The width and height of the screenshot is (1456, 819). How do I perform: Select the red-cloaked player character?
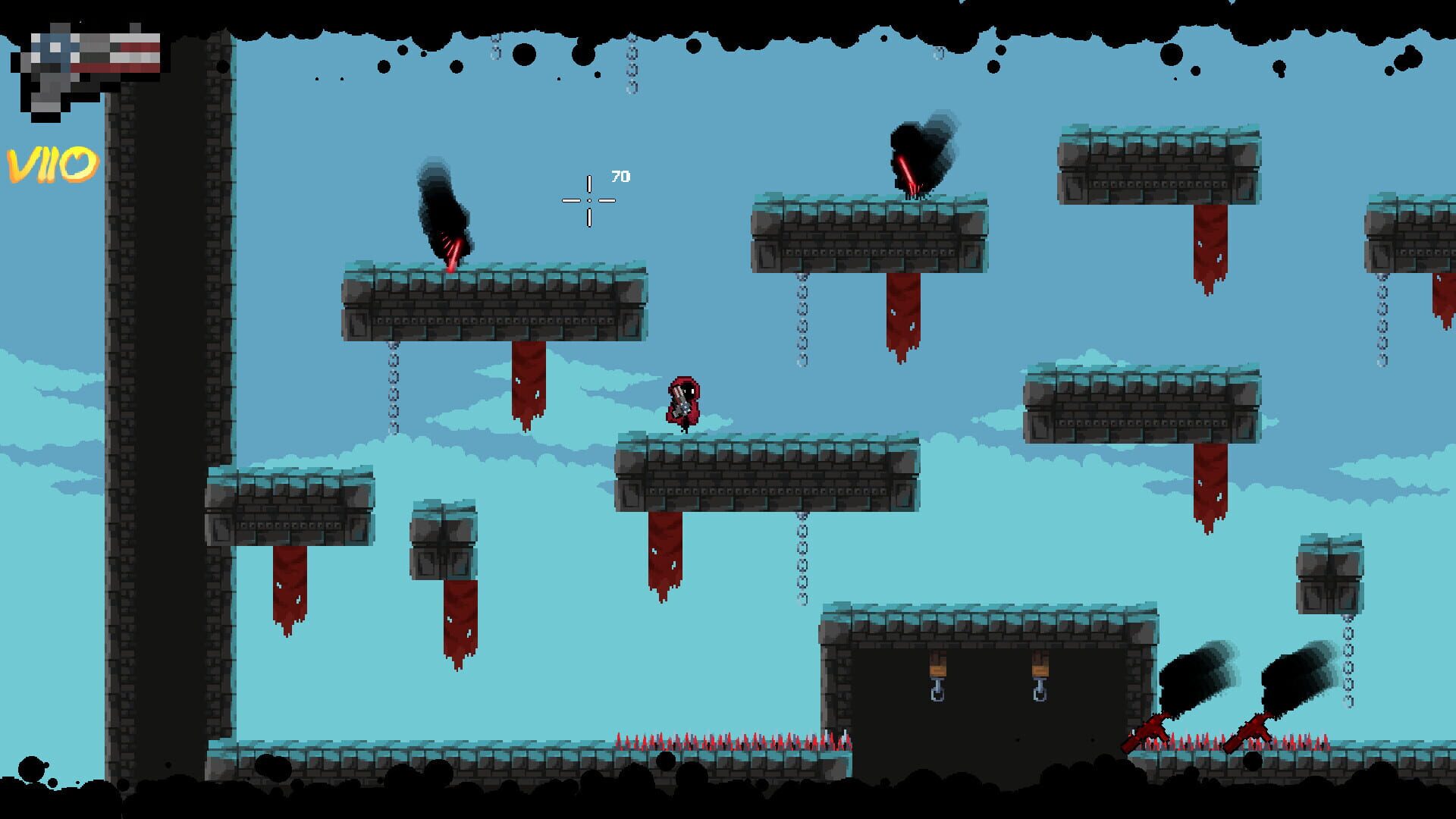(x=685, y=402)
